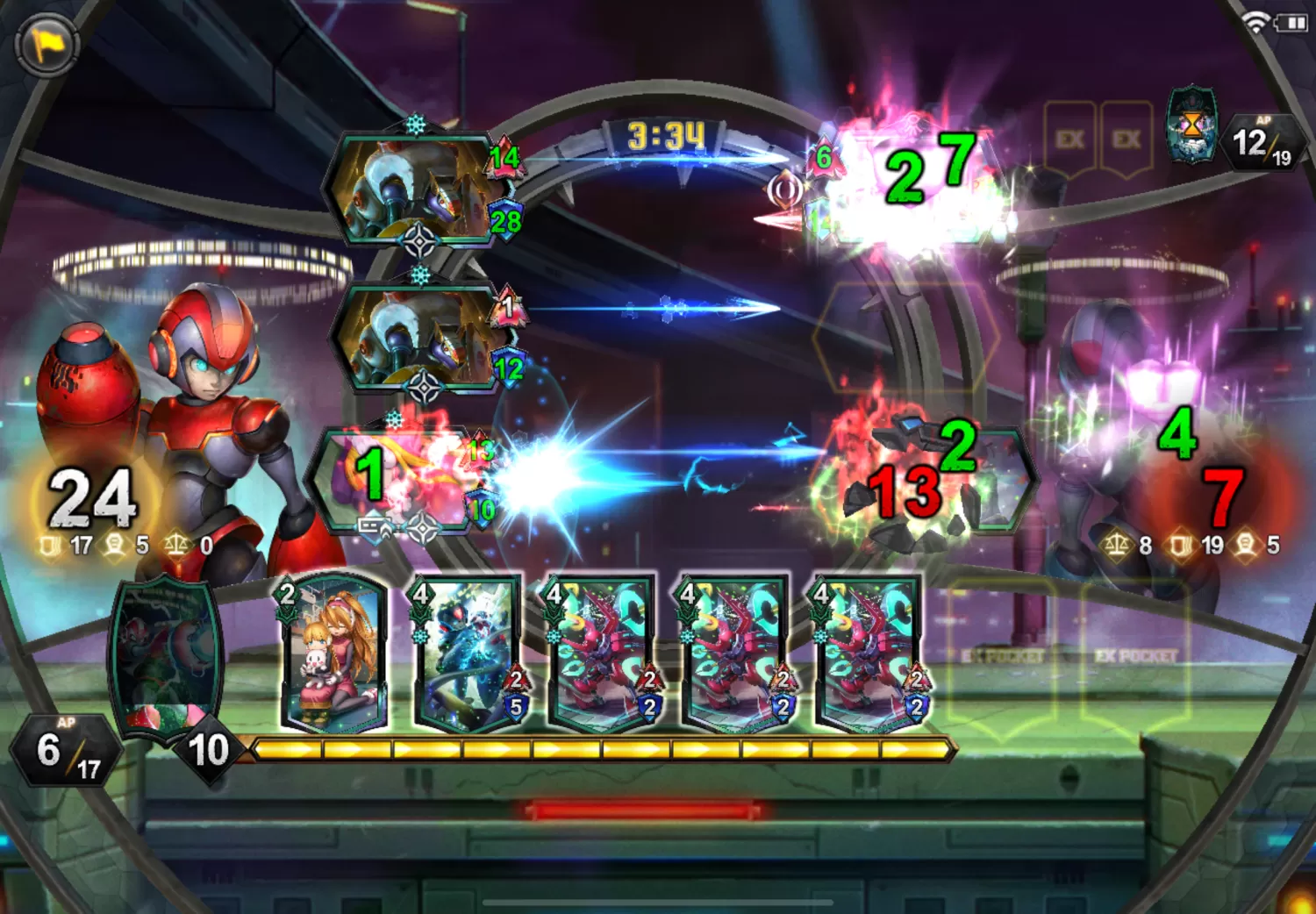Image resolution: width=1316 pixels, height=914 pixels.
Task: Choose the blue robot card costing 4
Action: pyautogui.click(x=466, y=653)
